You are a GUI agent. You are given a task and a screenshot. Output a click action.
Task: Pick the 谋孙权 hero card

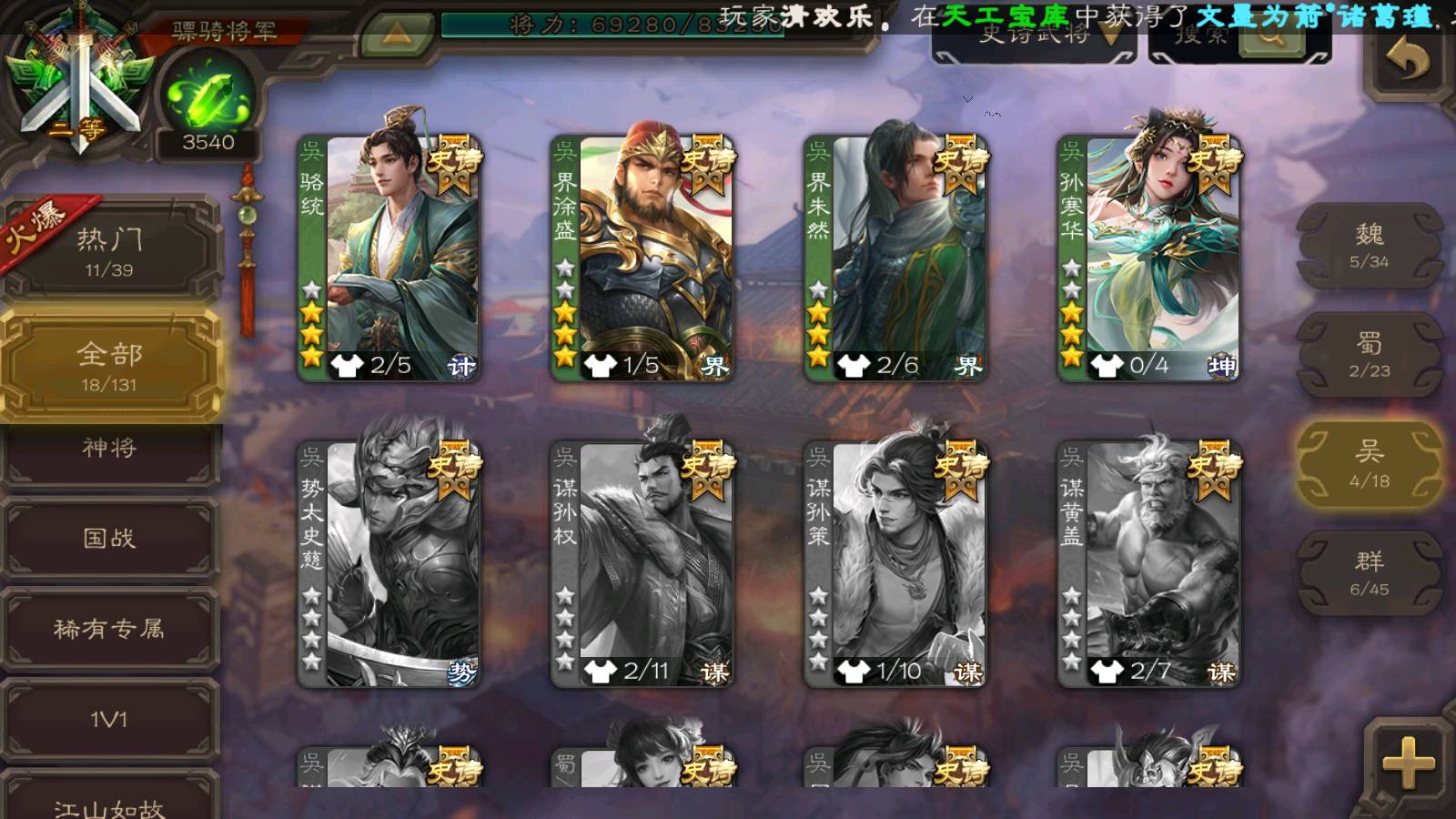pyautogui.click(x=642, y=564)
